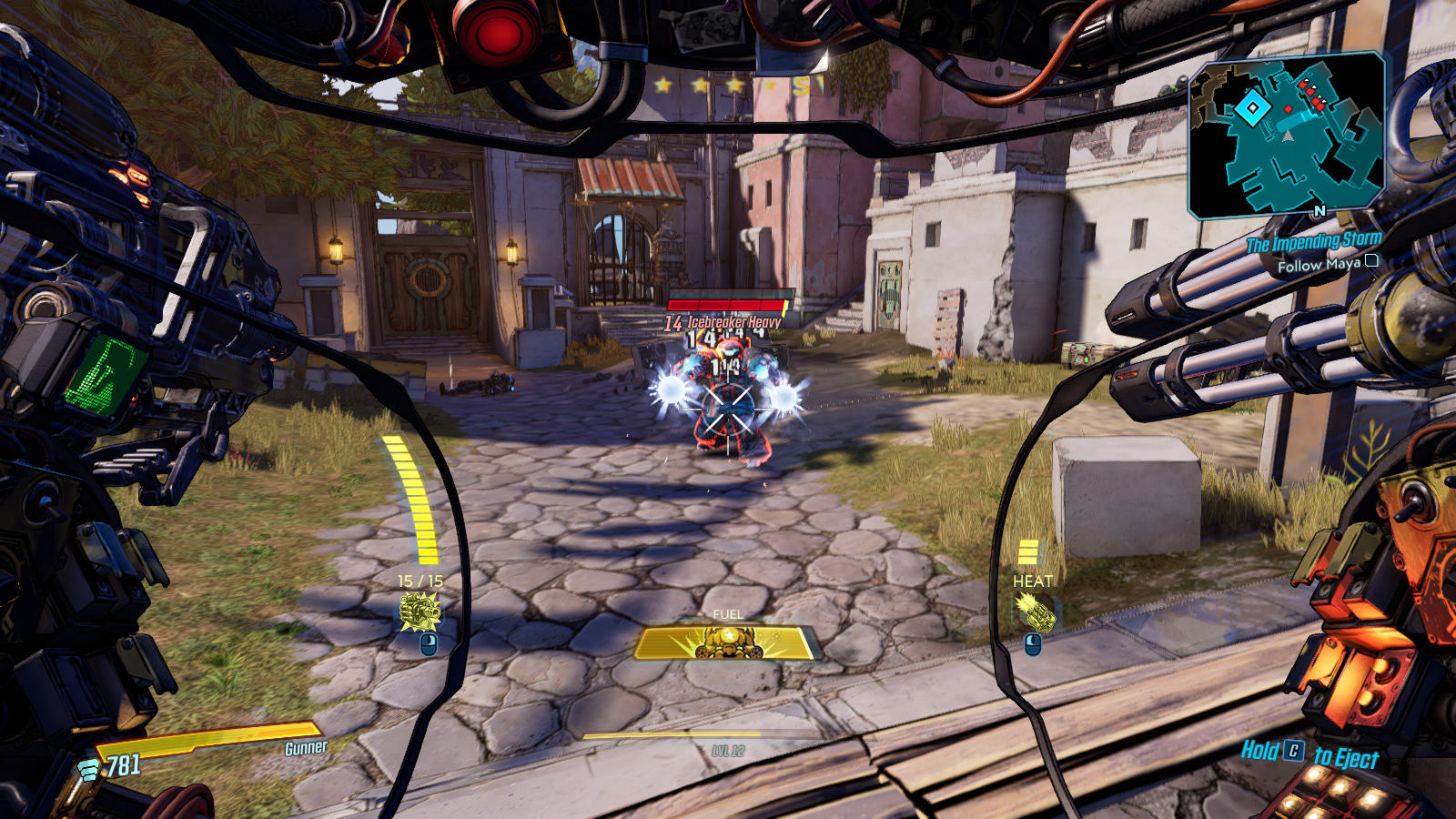The image size is (1456, 819).
Task: Select the Iron Bear FUEL gauge emblem
Action: 727,643
